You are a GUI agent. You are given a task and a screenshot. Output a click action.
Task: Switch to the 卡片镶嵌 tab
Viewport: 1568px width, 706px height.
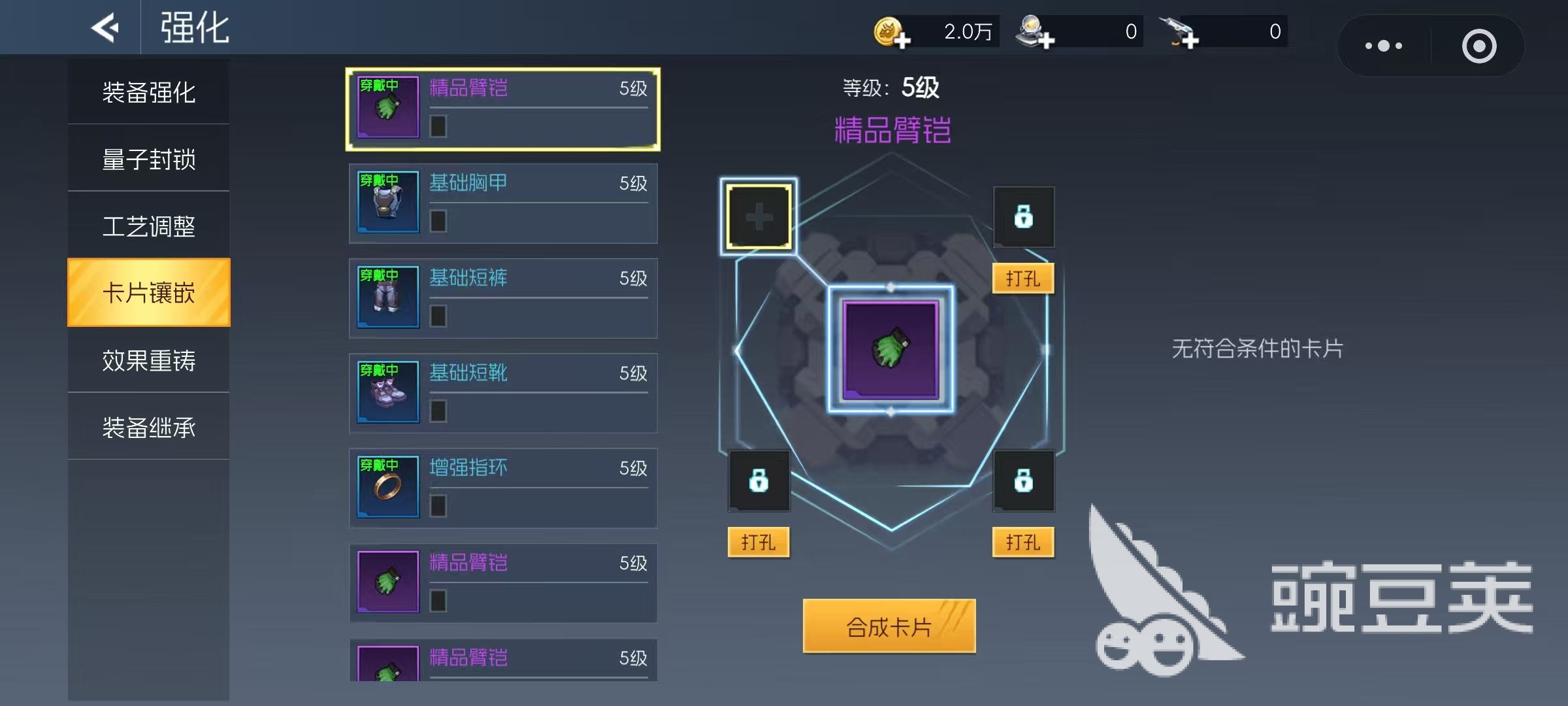[148, 292]
